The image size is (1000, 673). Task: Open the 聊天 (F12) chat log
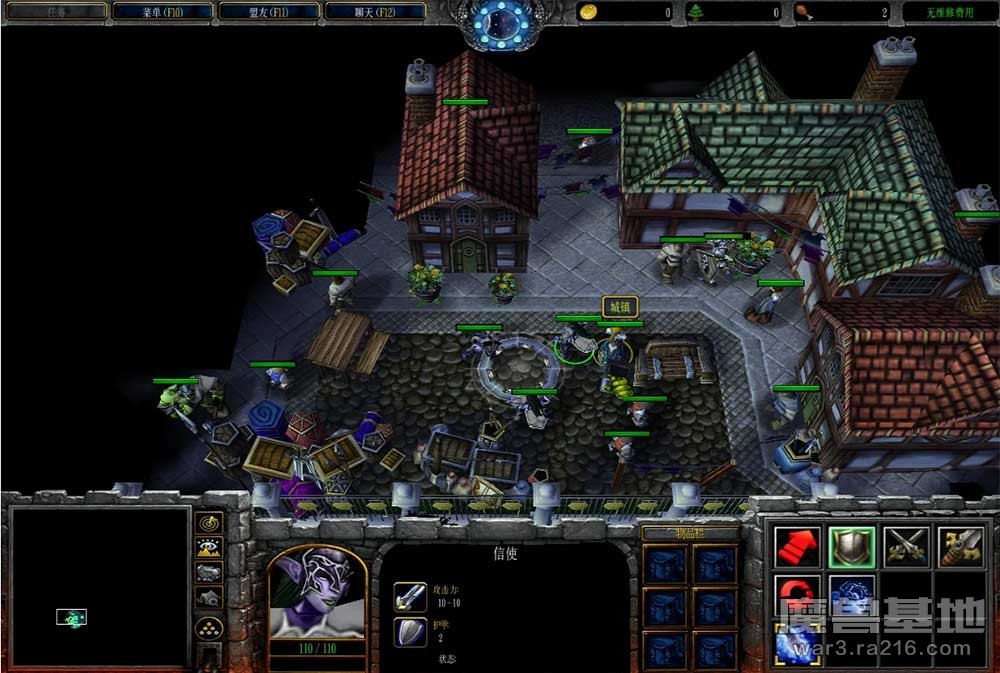click(375, 12)
